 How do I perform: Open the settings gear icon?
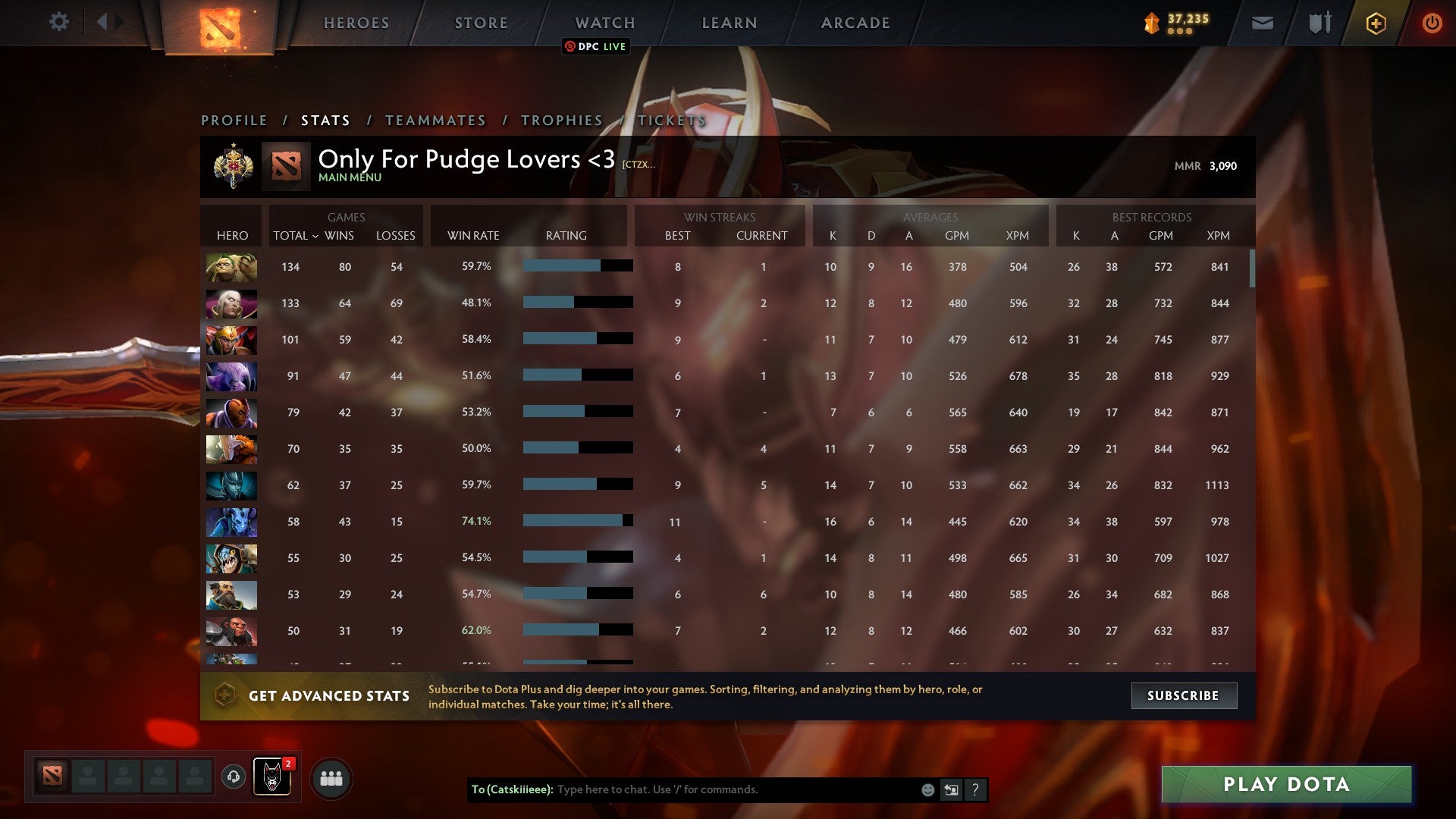tap(59, 22)
